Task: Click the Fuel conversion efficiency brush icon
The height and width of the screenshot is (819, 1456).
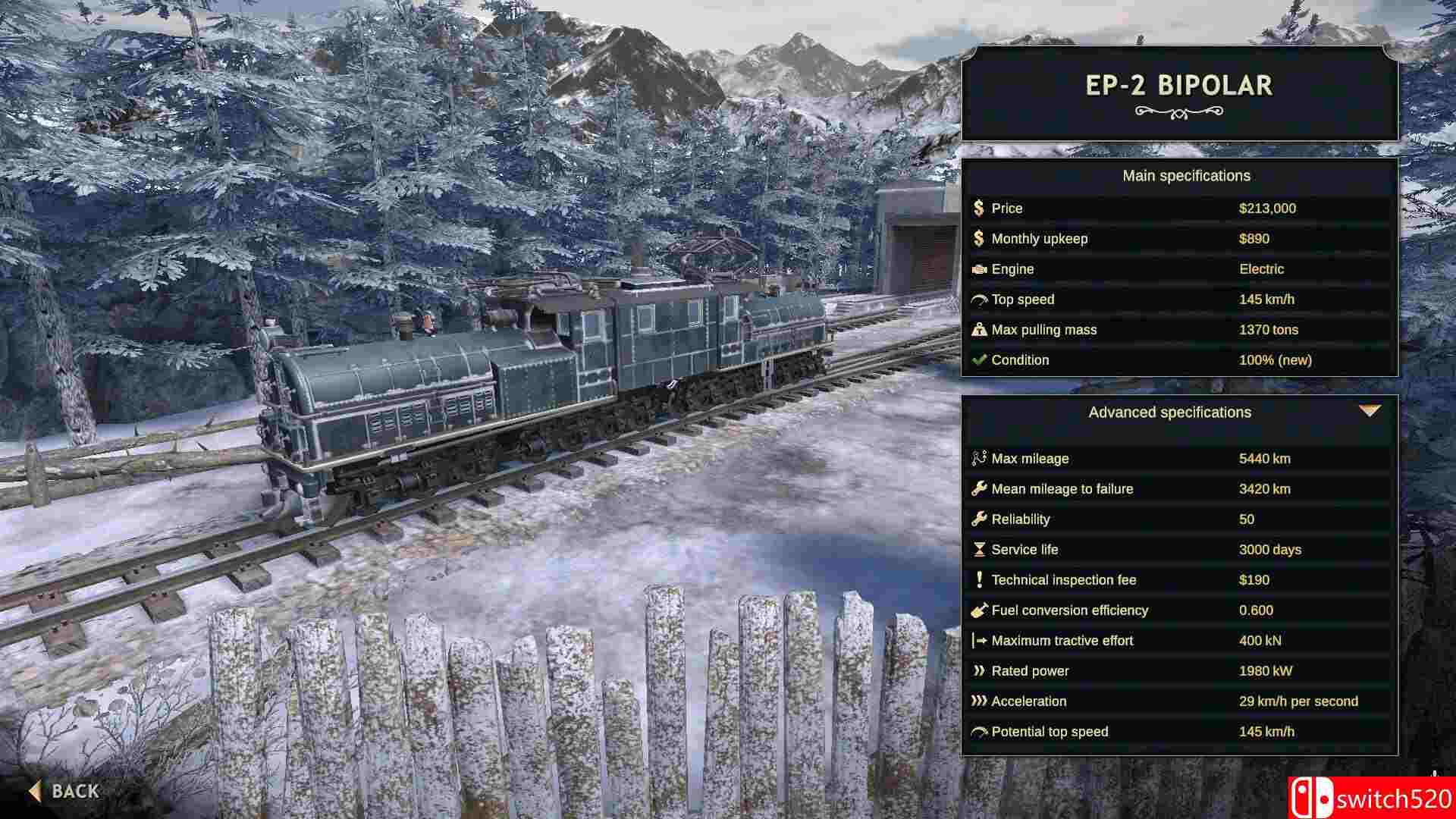Action: [979, 610]
